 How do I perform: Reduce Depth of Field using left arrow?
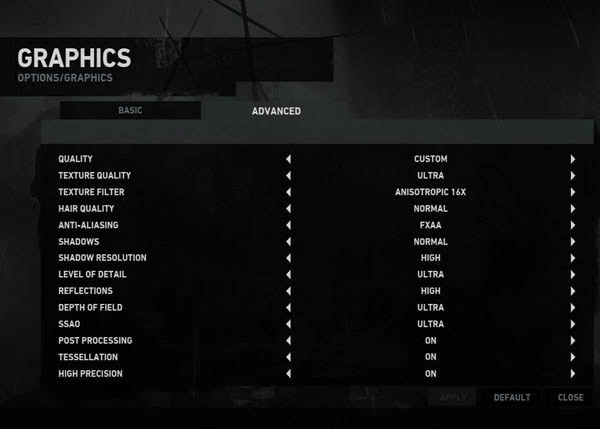(x=288, y=308)
